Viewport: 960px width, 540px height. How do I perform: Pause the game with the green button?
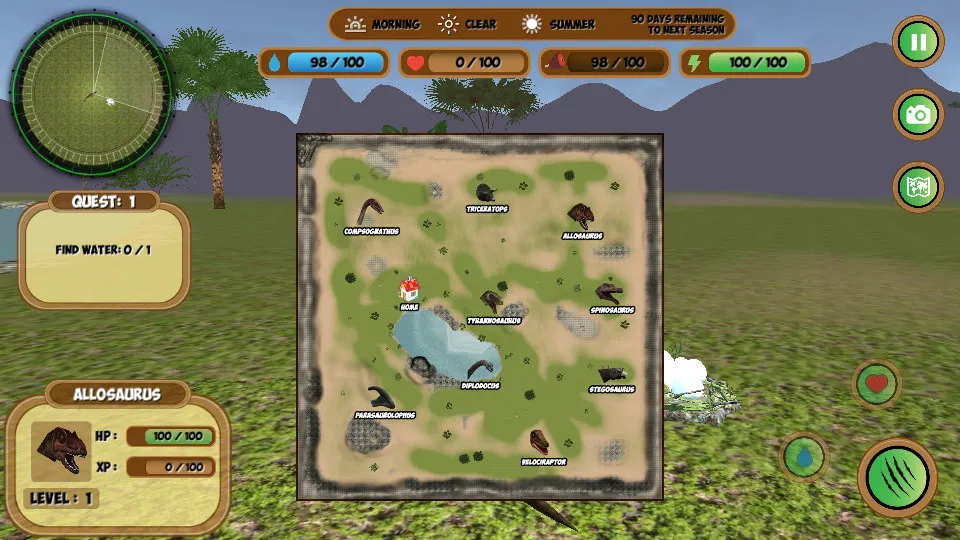coord(917,43)
